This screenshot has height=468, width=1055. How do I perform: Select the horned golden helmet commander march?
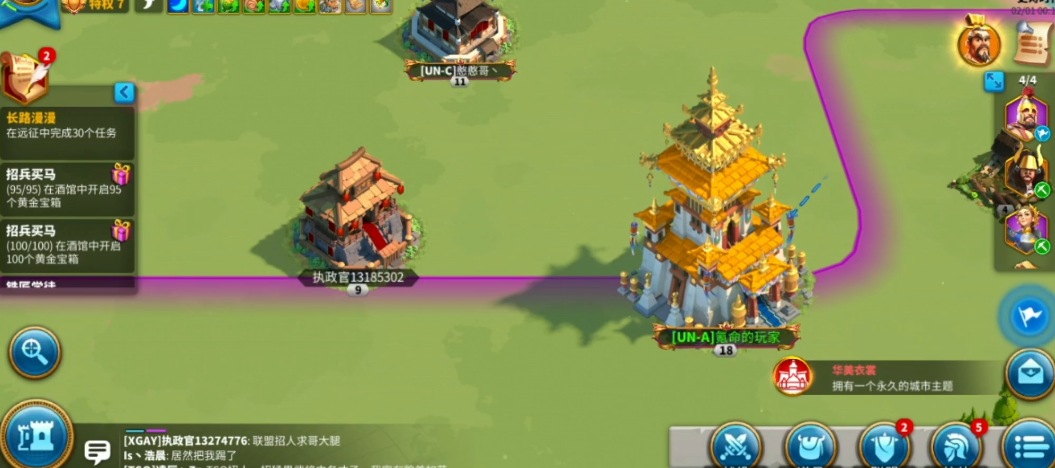[1024, 171]
